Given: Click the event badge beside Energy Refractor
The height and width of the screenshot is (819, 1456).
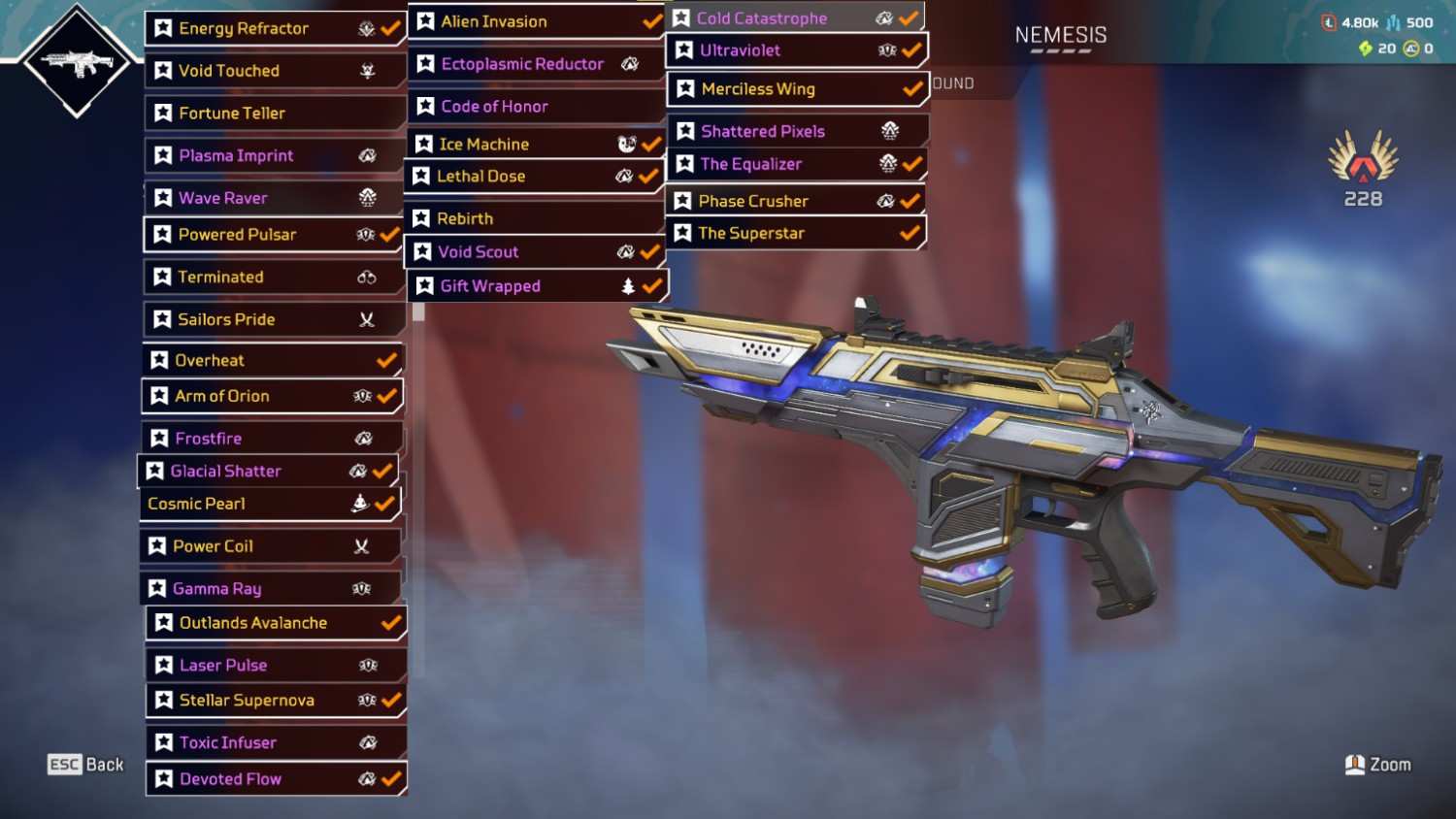Looking at the screenshot, I should [366, 28].
